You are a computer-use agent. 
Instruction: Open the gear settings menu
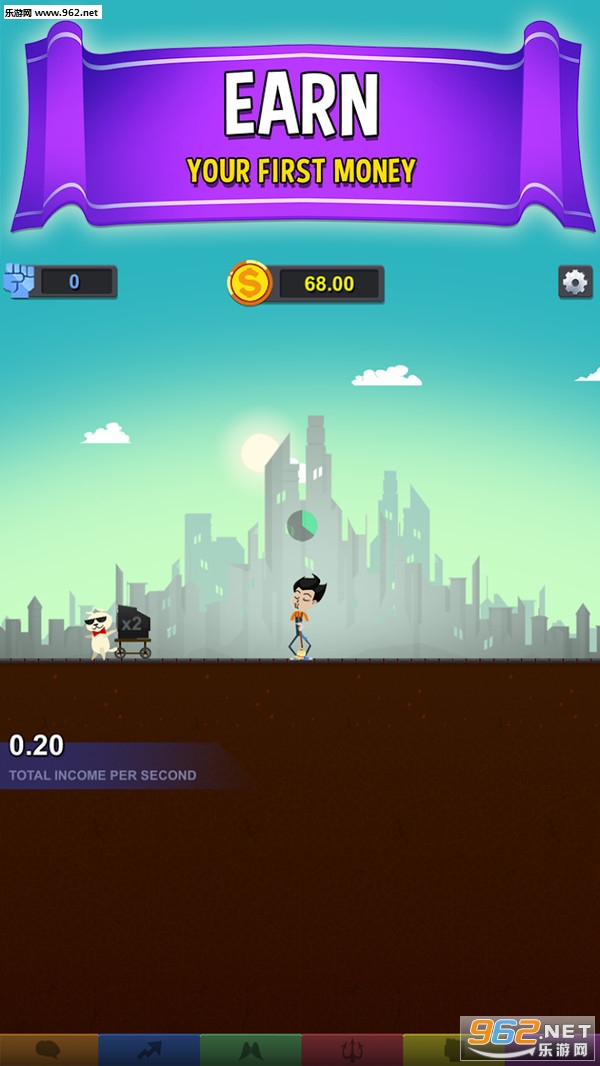pos(575,282)
